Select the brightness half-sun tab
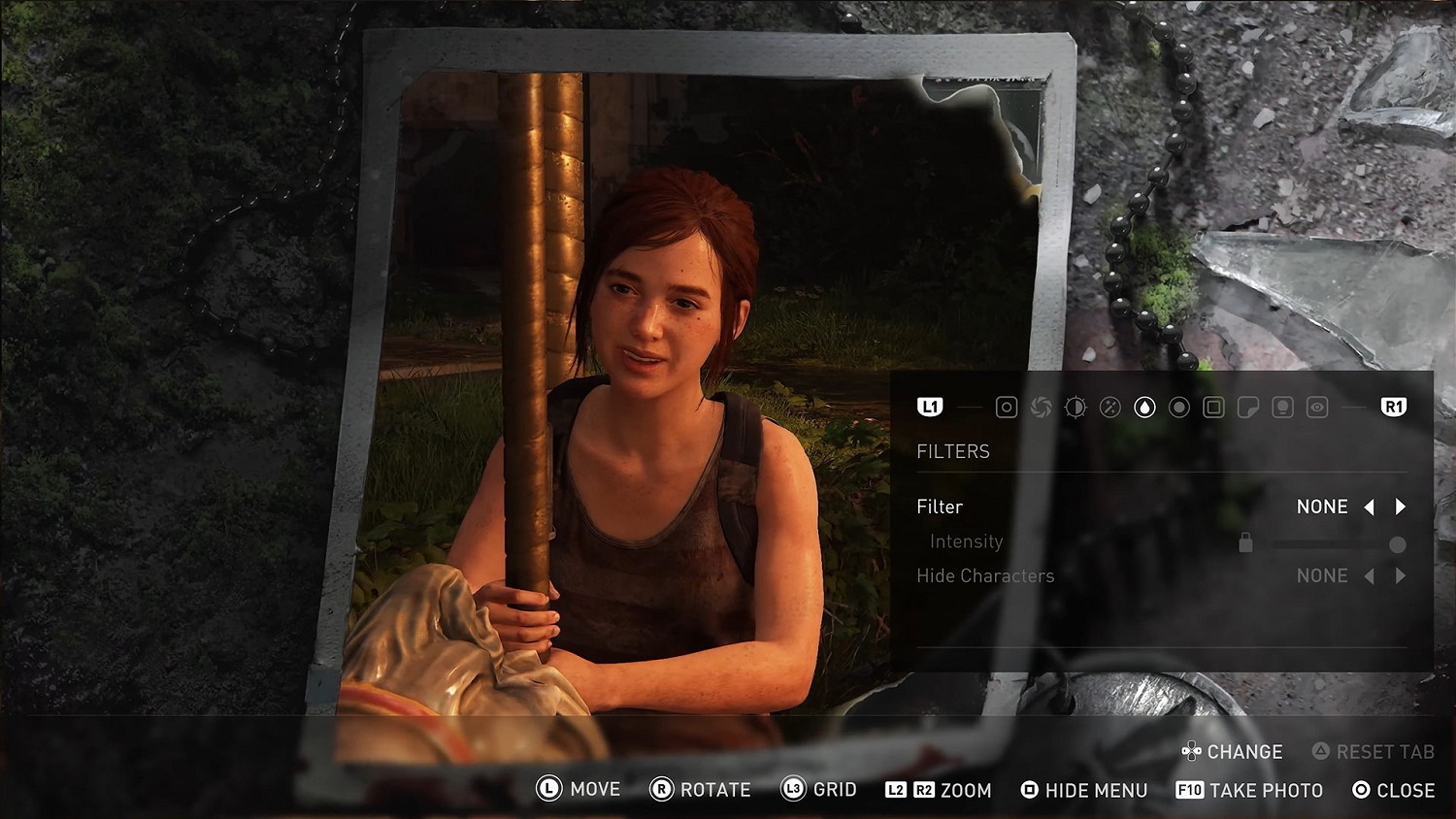Image resolution: width=1456 pixels, height=819 pixels. [1075, 408]
